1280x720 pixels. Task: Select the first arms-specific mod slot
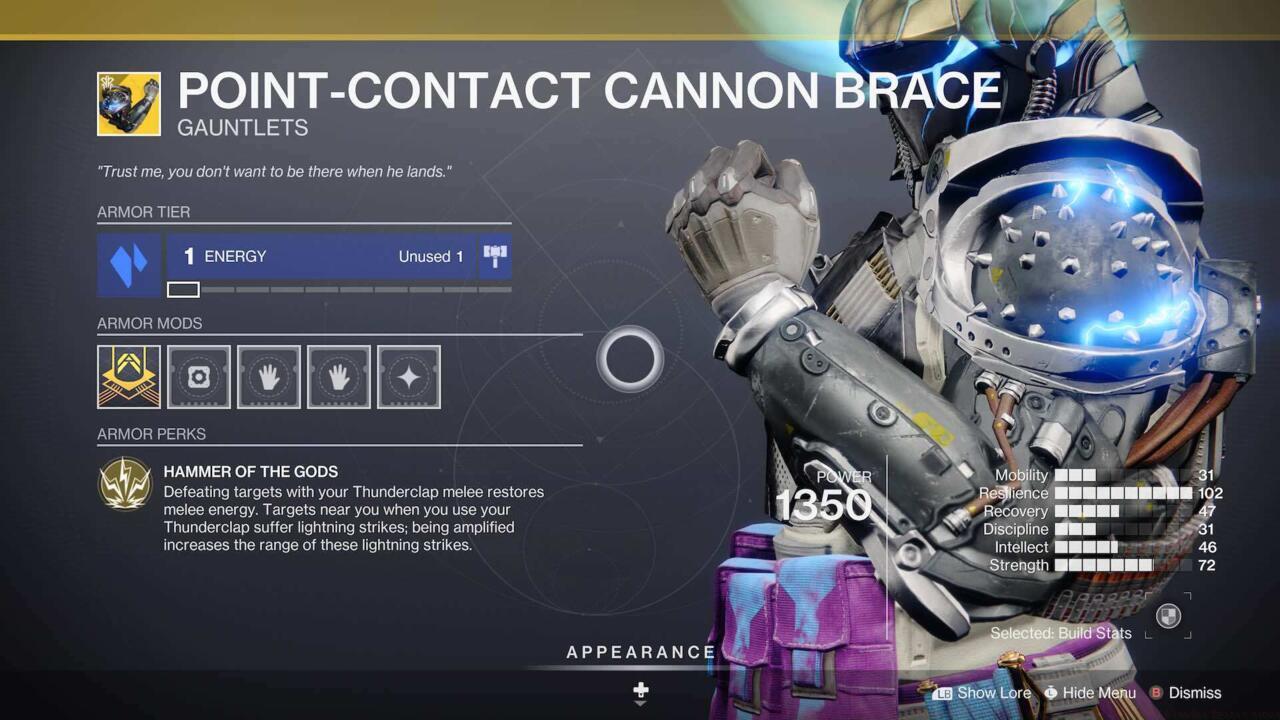tap(268, 377)
